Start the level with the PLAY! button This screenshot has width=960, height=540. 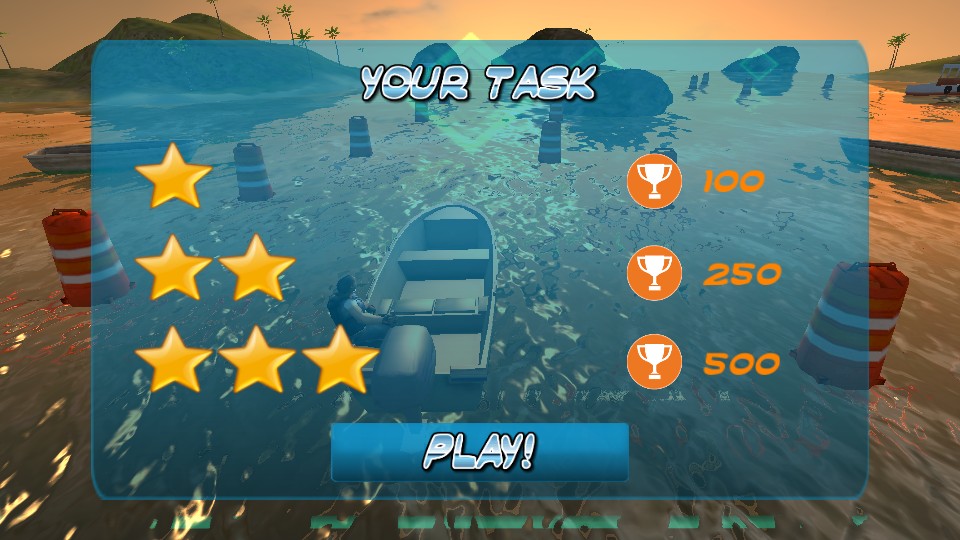(479, 452)
